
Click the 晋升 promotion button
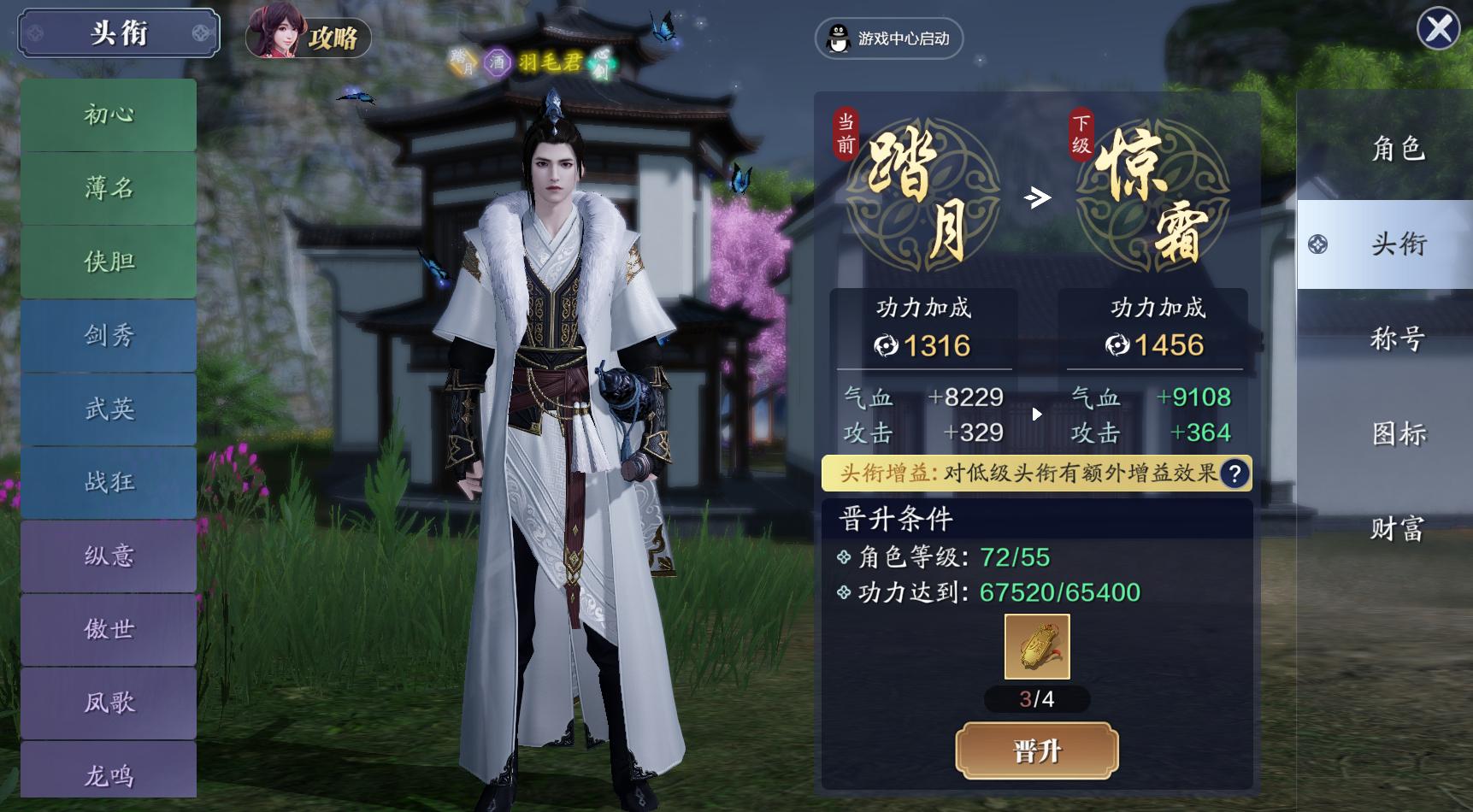1035,751
